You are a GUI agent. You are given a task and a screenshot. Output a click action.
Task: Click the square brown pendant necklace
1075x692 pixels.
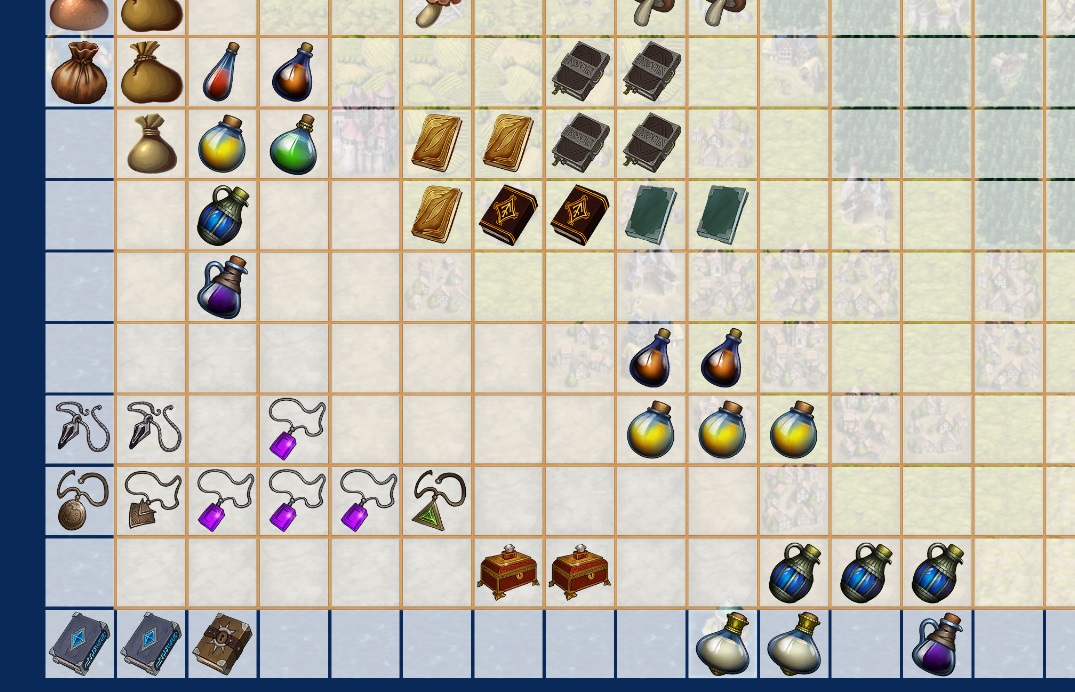point(151,501)
